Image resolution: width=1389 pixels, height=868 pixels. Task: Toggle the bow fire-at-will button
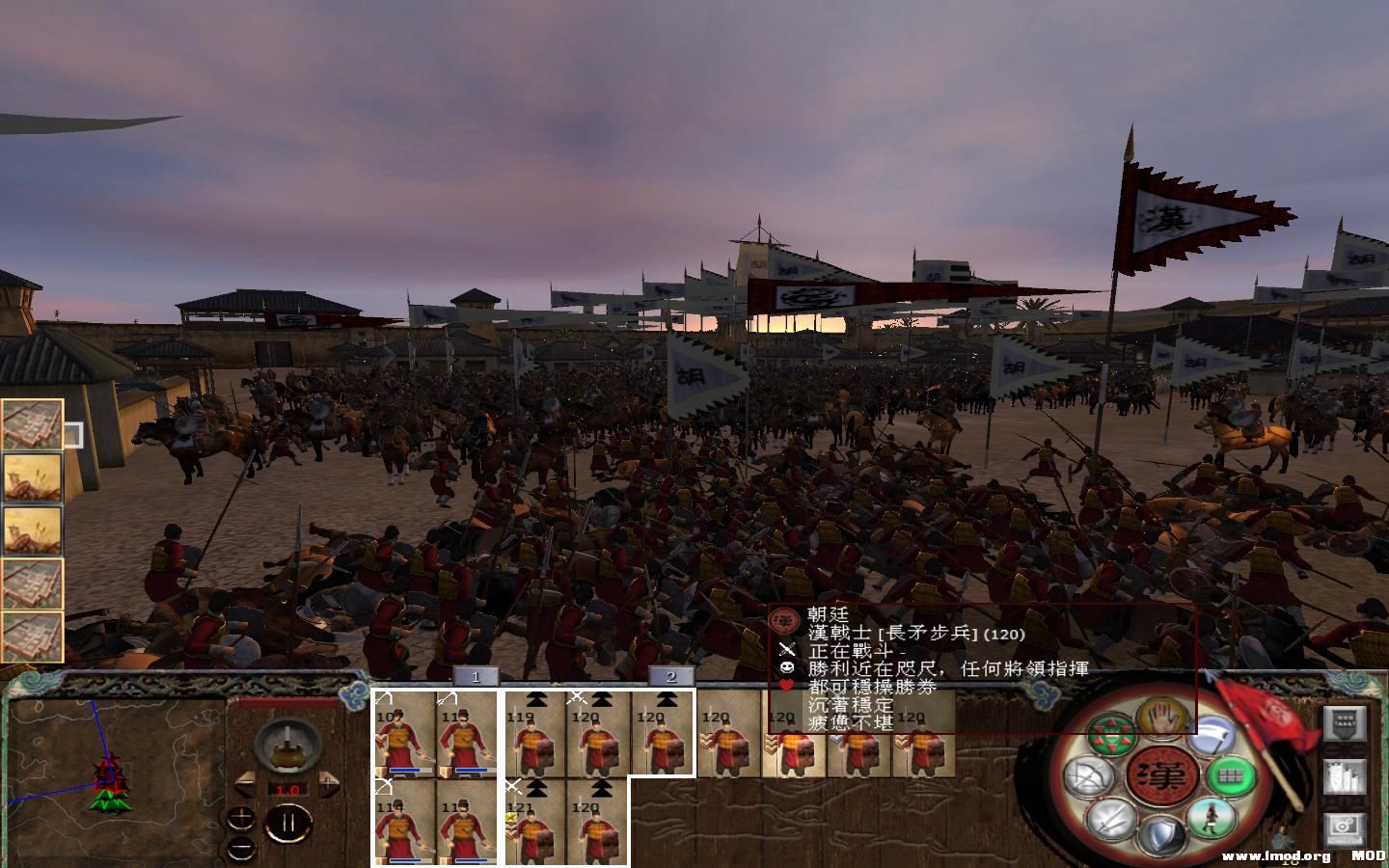point(1090,774)
